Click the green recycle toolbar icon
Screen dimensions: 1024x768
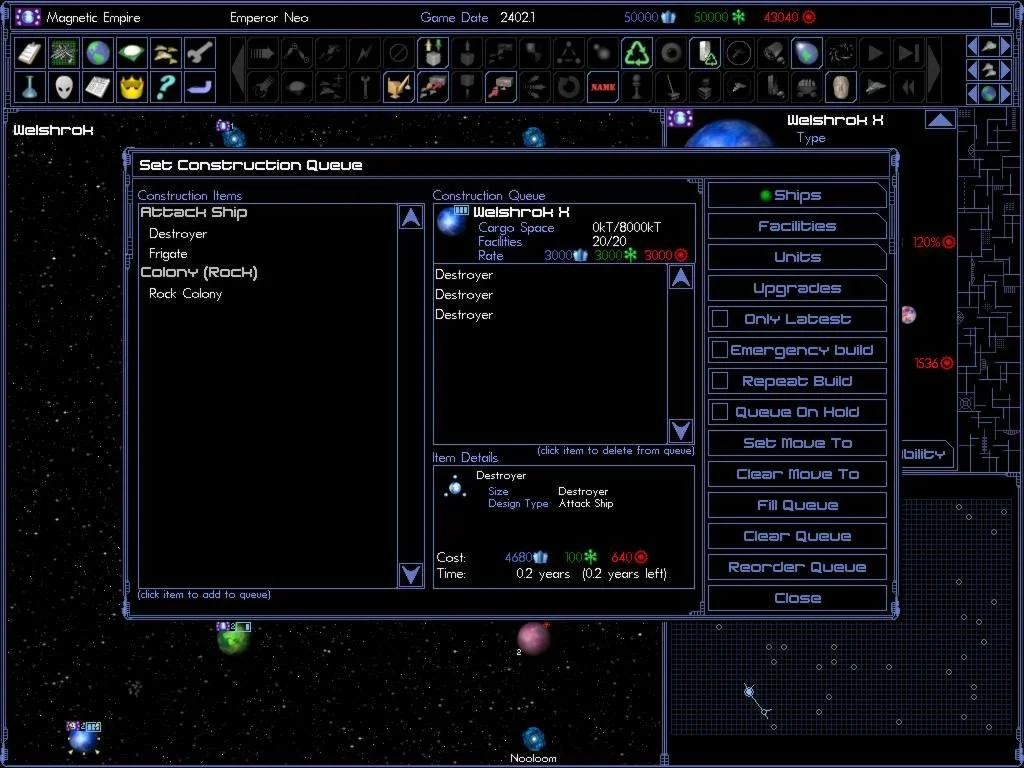[637, 53]
